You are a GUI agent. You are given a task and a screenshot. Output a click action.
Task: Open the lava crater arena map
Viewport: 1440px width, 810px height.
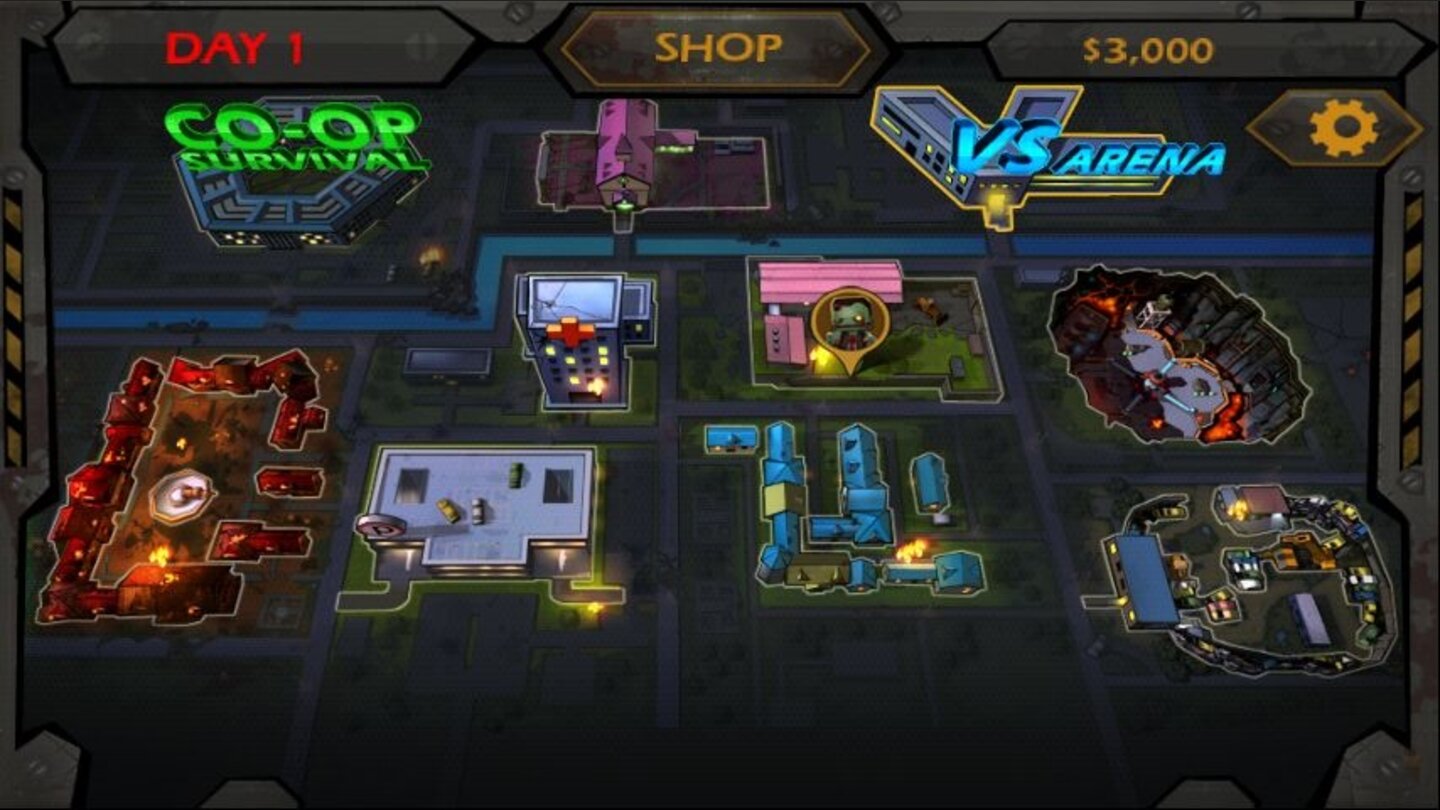point(1160,350)
